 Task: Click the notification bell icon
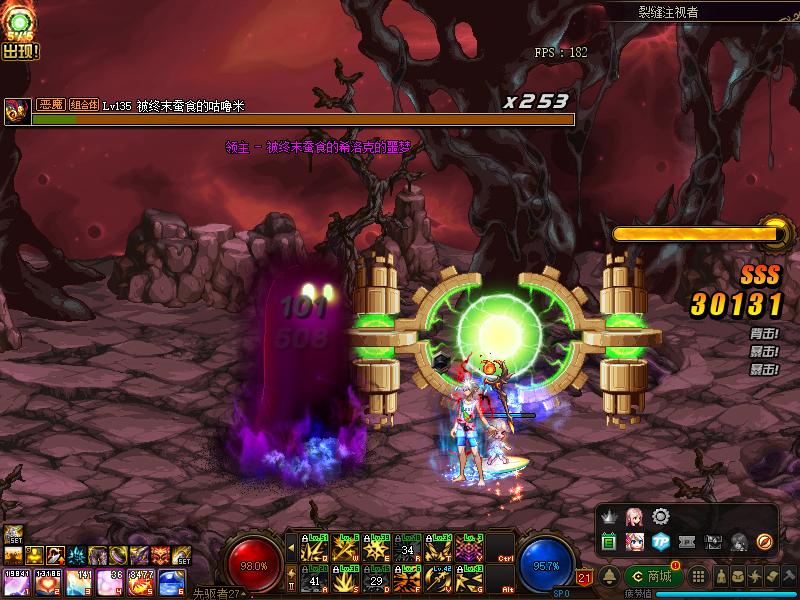point(608,576)
